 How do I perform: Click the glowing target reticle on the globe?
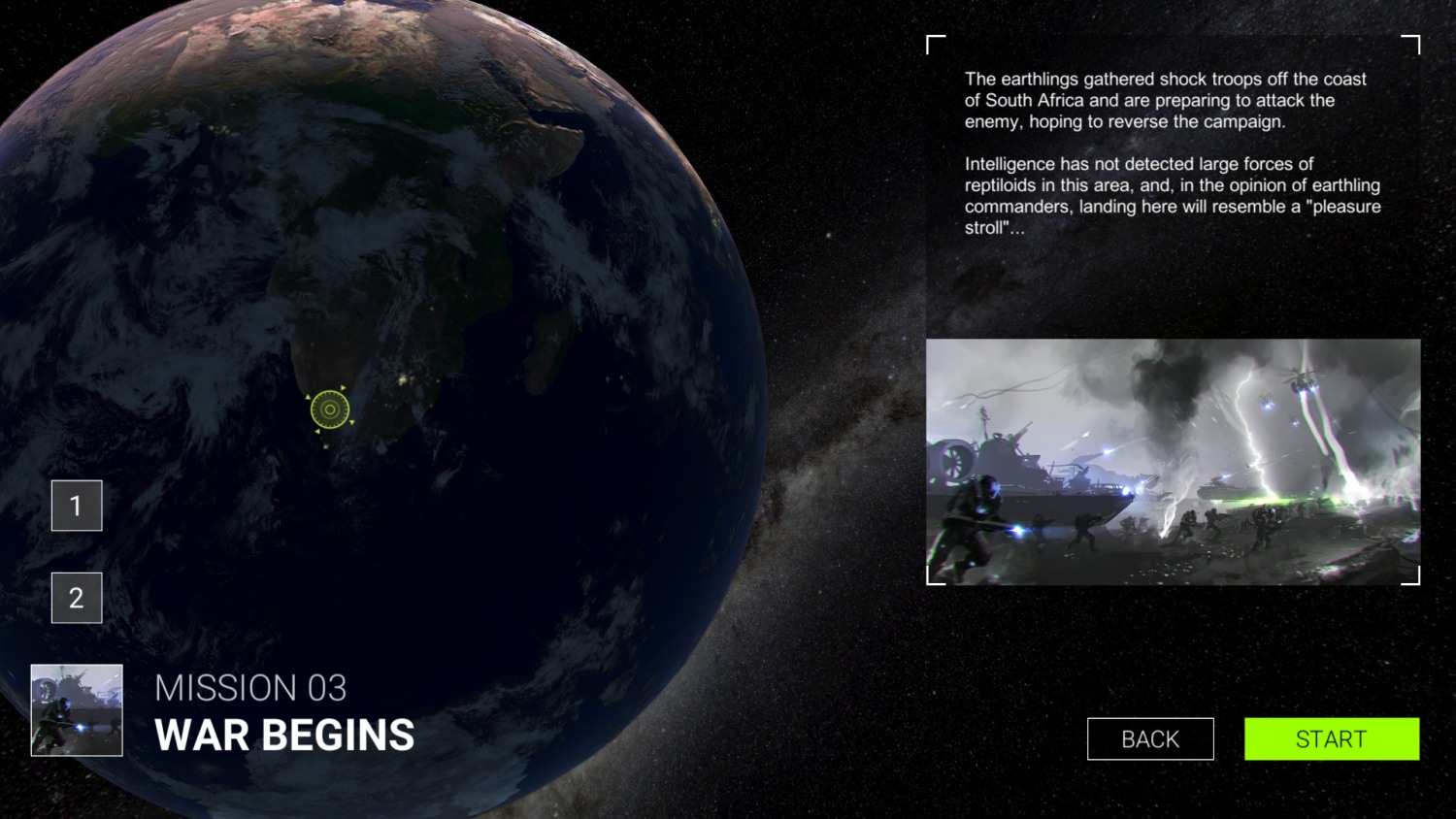click(330, 409)
